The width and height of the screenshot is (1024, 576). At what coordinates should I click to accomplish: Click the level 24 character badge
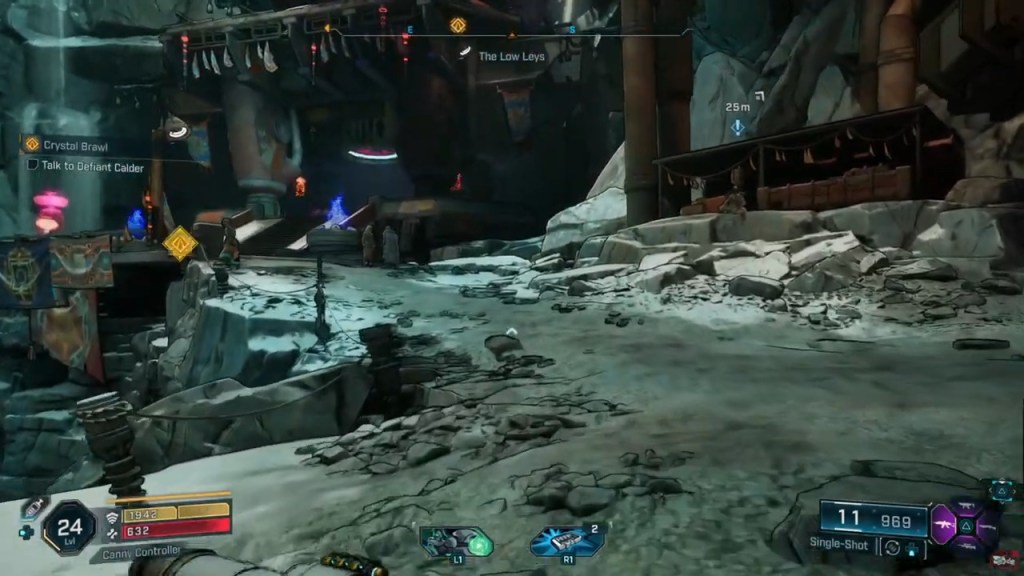click(x=69, y=526)
